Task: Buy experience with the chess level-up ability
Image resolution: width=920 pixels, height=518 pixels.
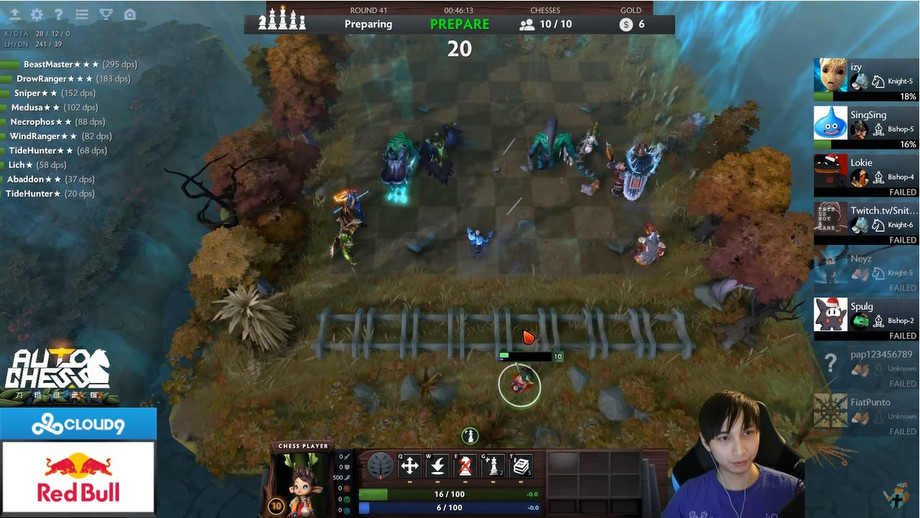Action: (x=493, y=466)
